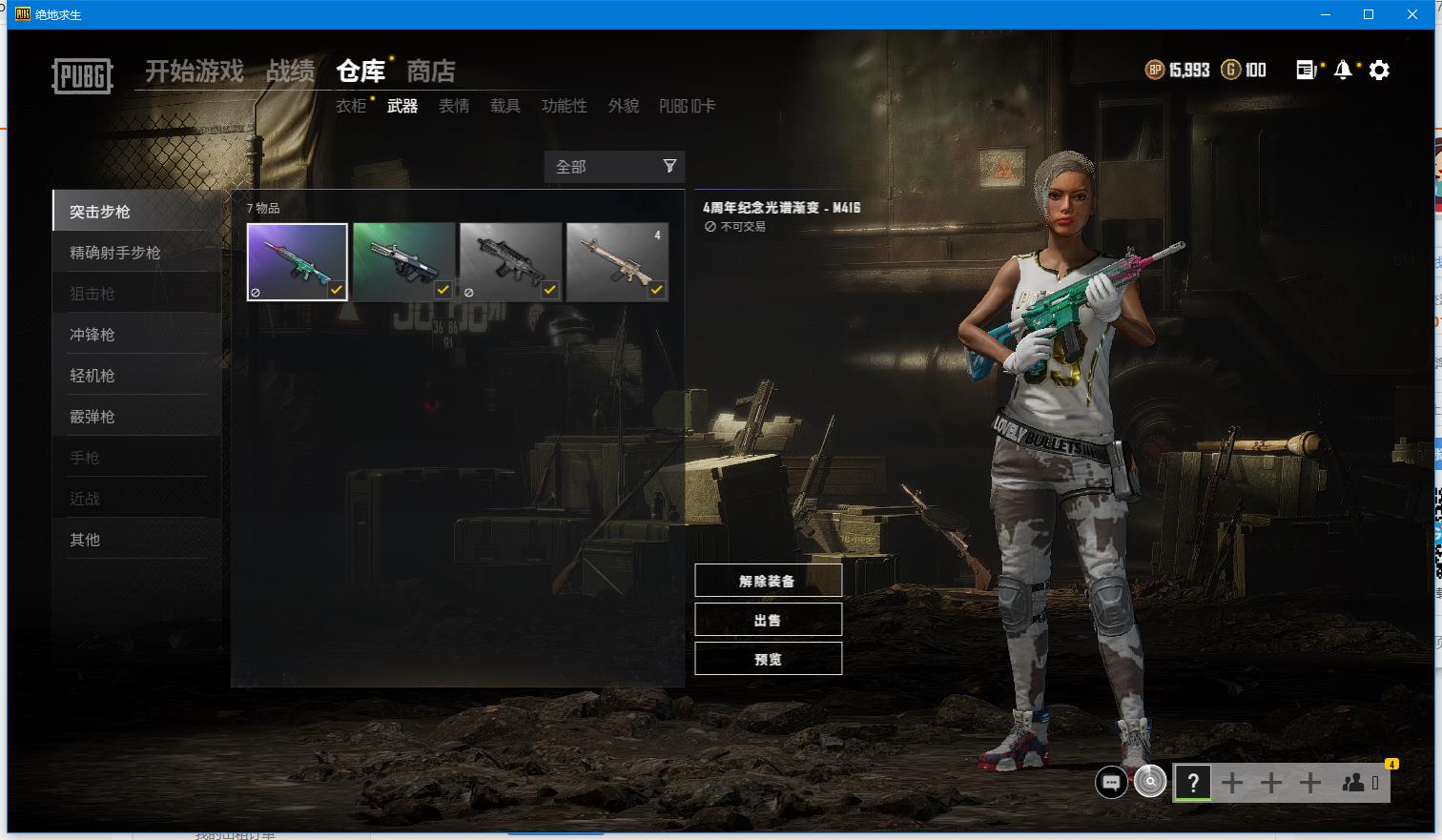Click the 出售 sell button
The height and width of the screenshot is (840, 1442).
click(768, 620)
